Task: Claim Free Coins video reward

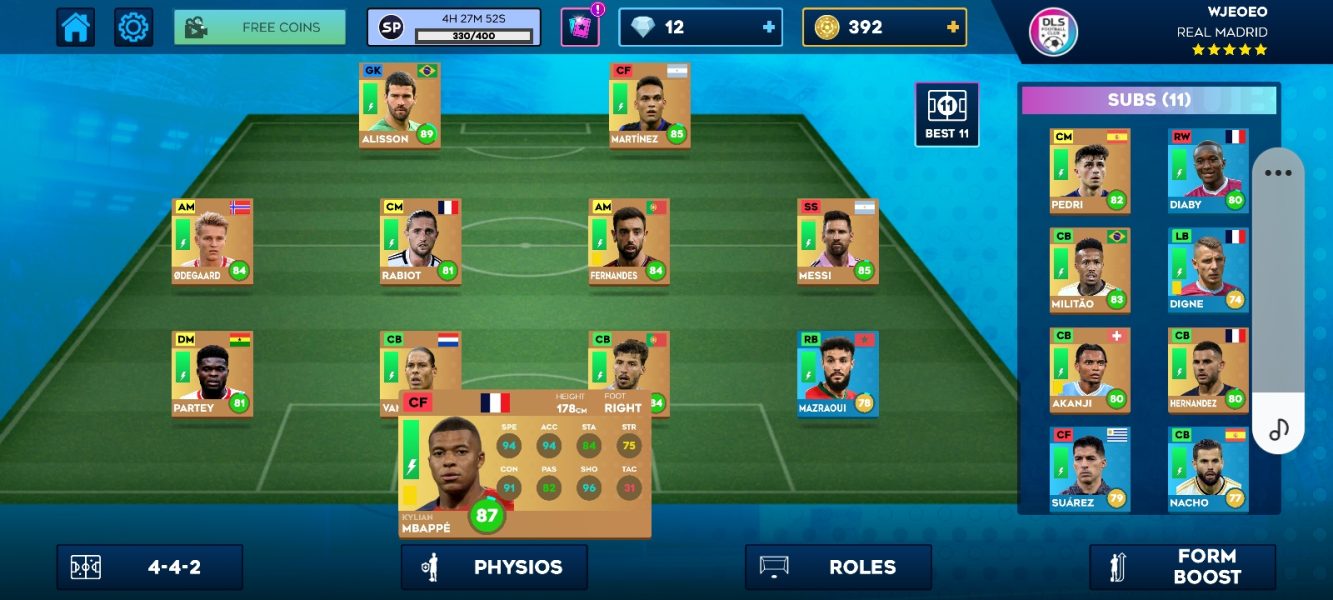Action: tap(260, 27)
